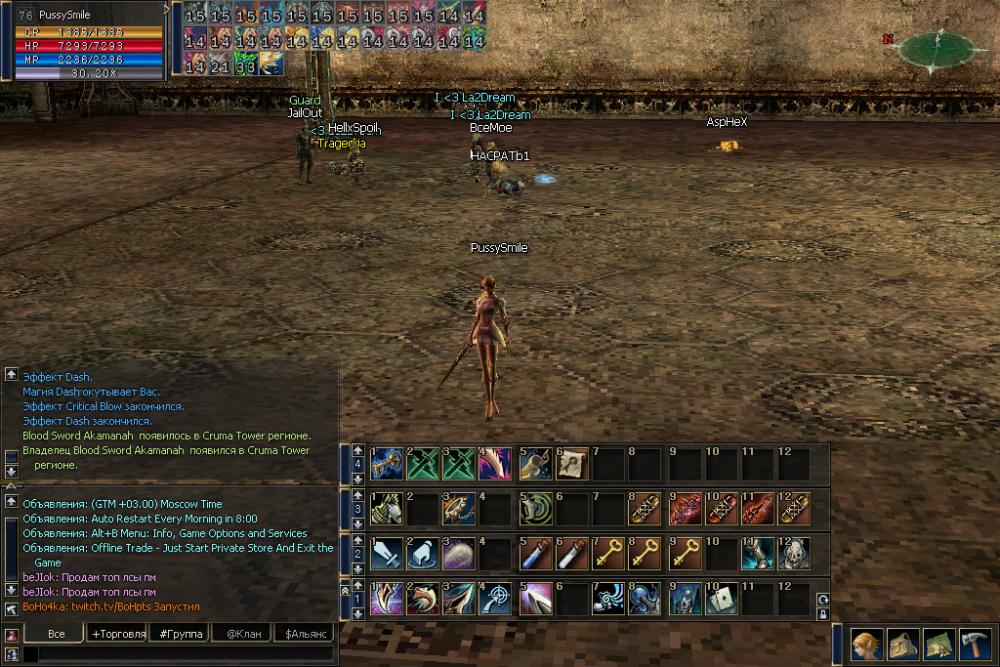Screen dimensions: 1000x667
Task: Use the playing cards item in slot 10
Action: (720, 598)
